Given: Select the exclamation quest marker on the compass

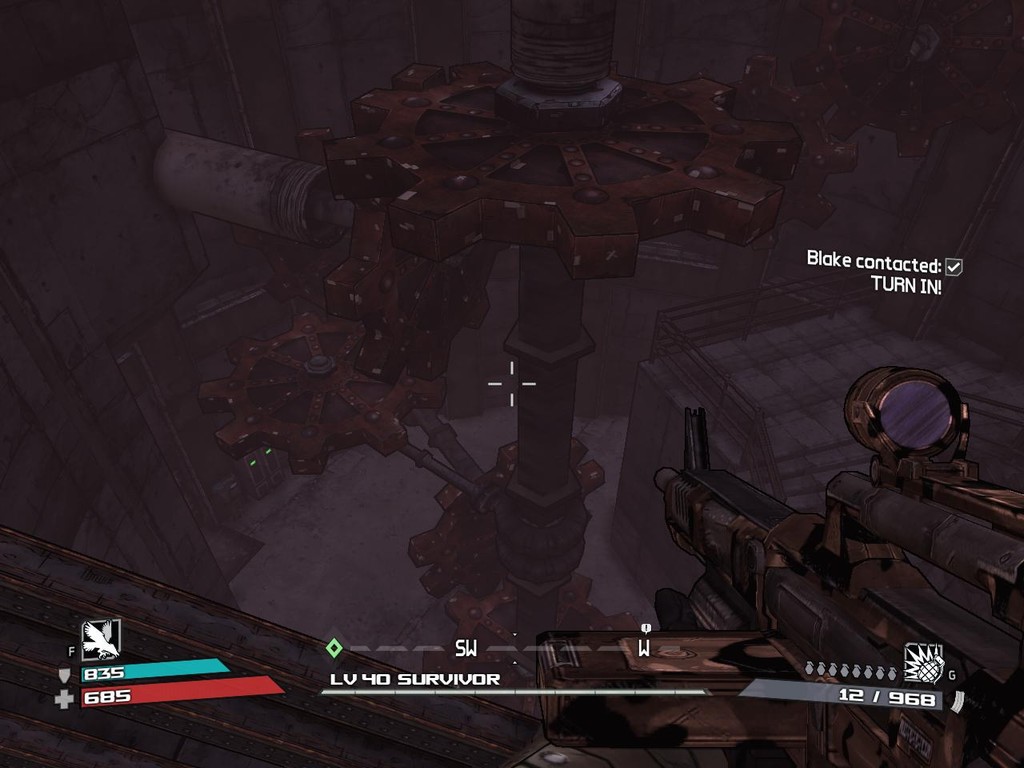Looking at the screenshot, I should click(646, 628).
